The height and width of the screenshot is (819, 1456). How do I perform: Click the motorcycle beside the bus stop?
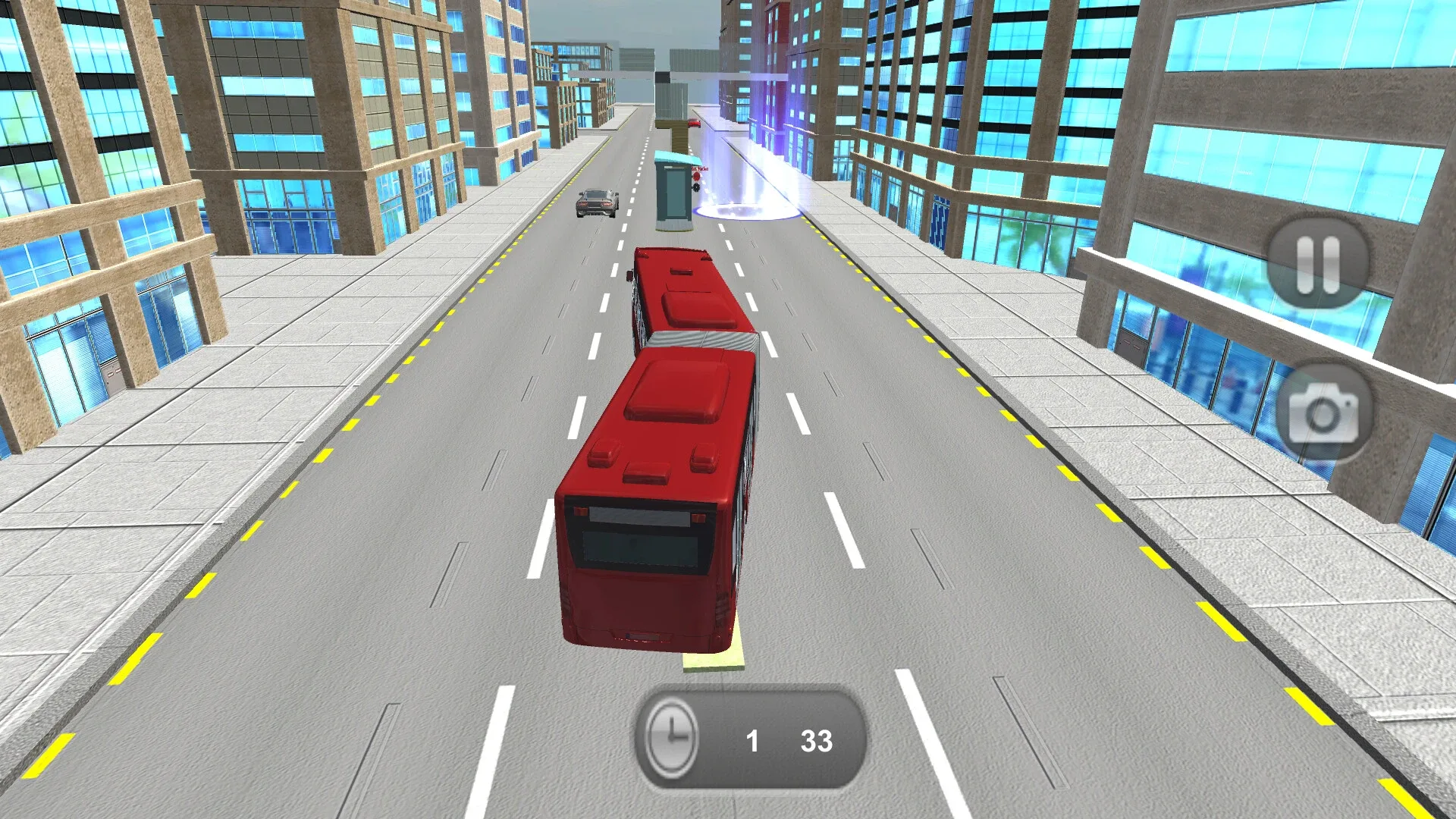tap(698, 184)
